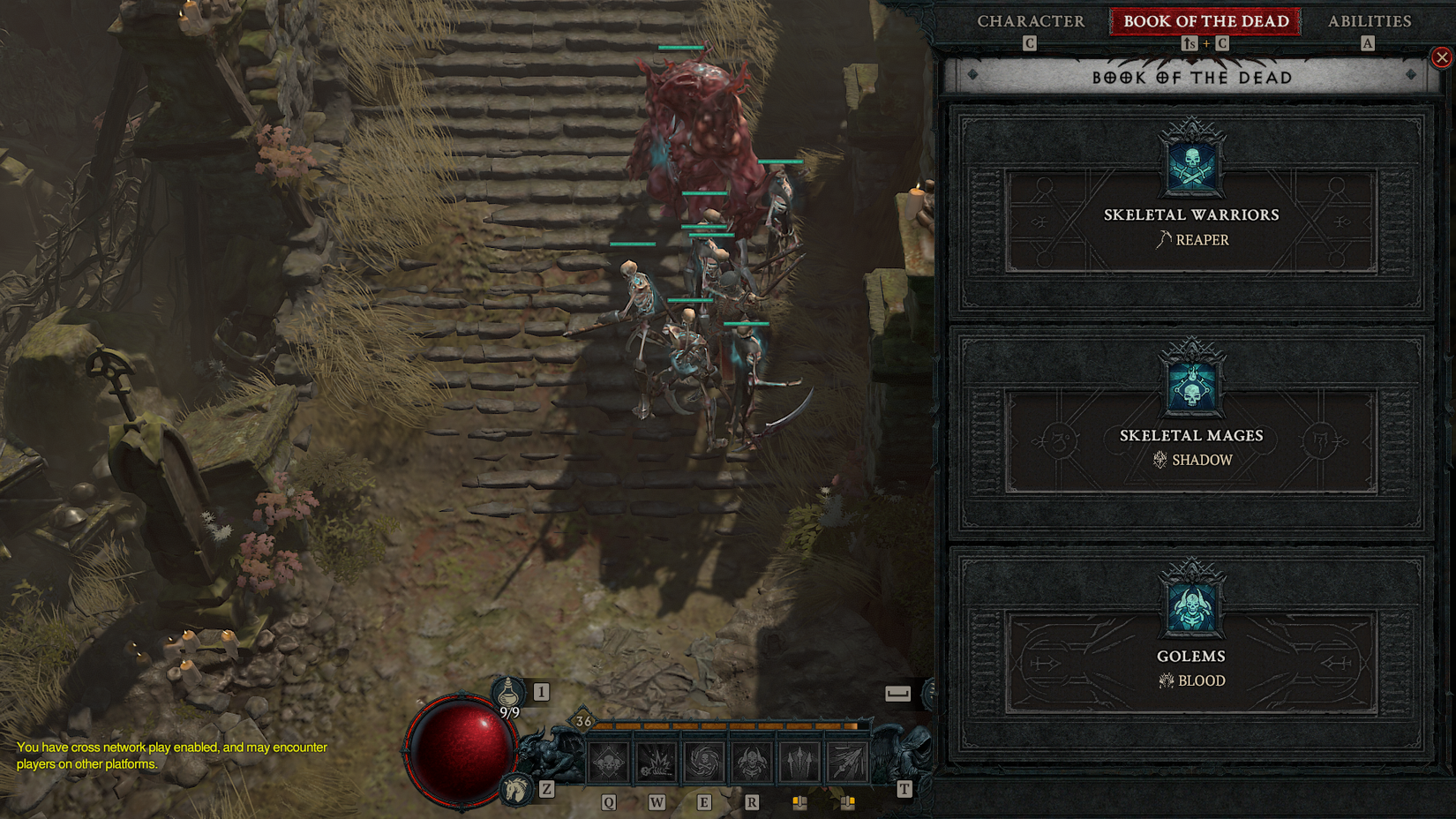Select the Raise Skeleton skill in slot Q
The height and width of the screenshot is (819, 1456).
pos(607,763)
